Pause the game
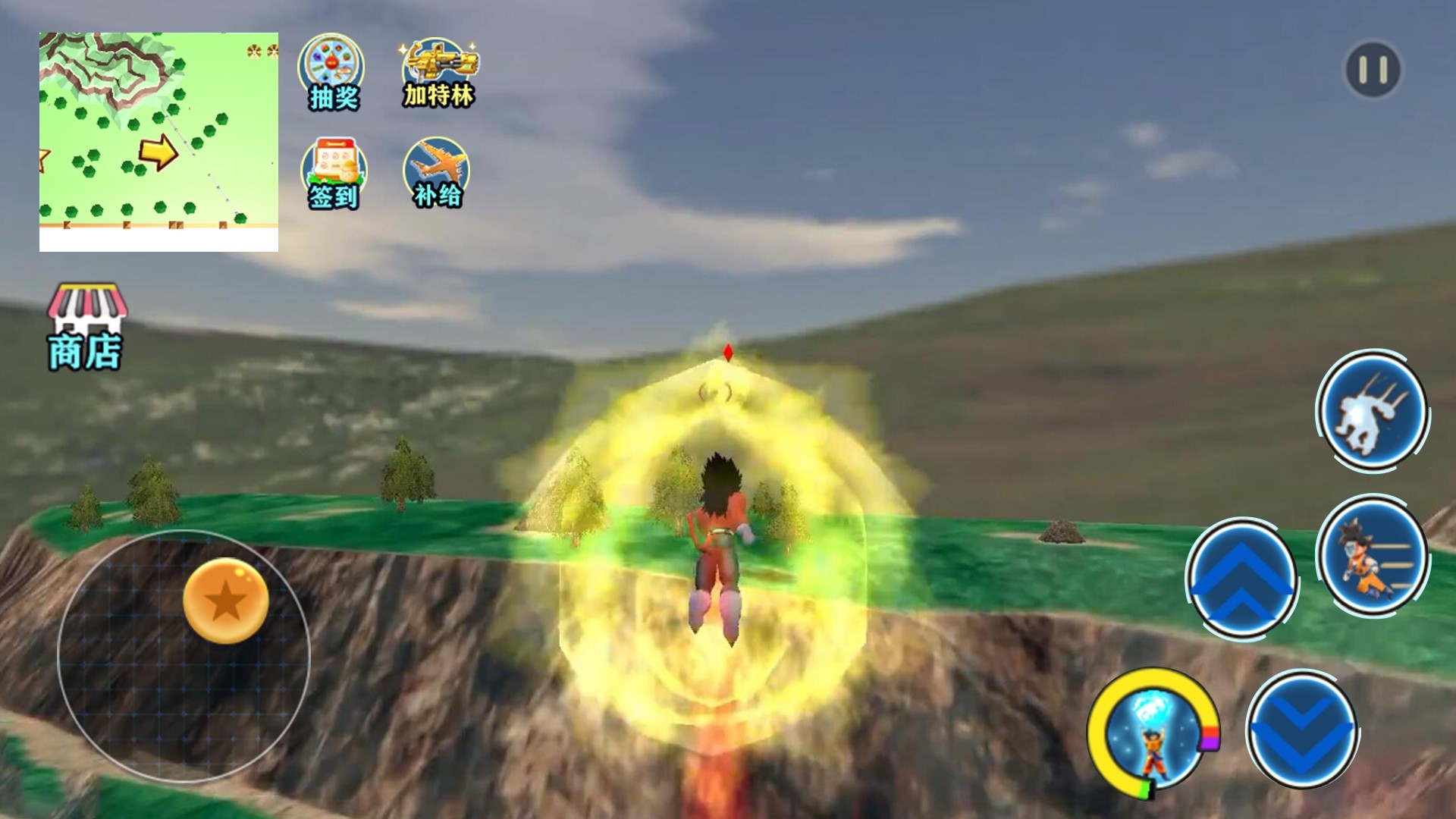The image size is (1456, 819). tap(1373, 71)
